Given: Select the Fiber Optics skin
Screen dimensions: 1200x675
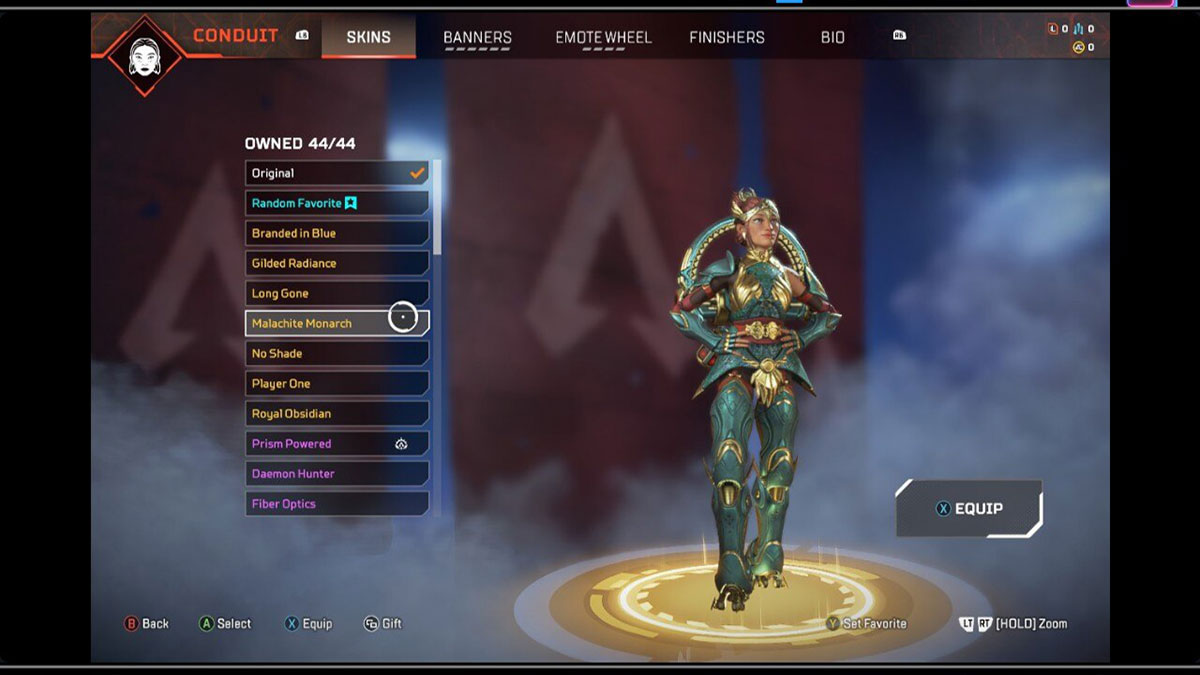Looking at the screenshot, I should (336, 503).
